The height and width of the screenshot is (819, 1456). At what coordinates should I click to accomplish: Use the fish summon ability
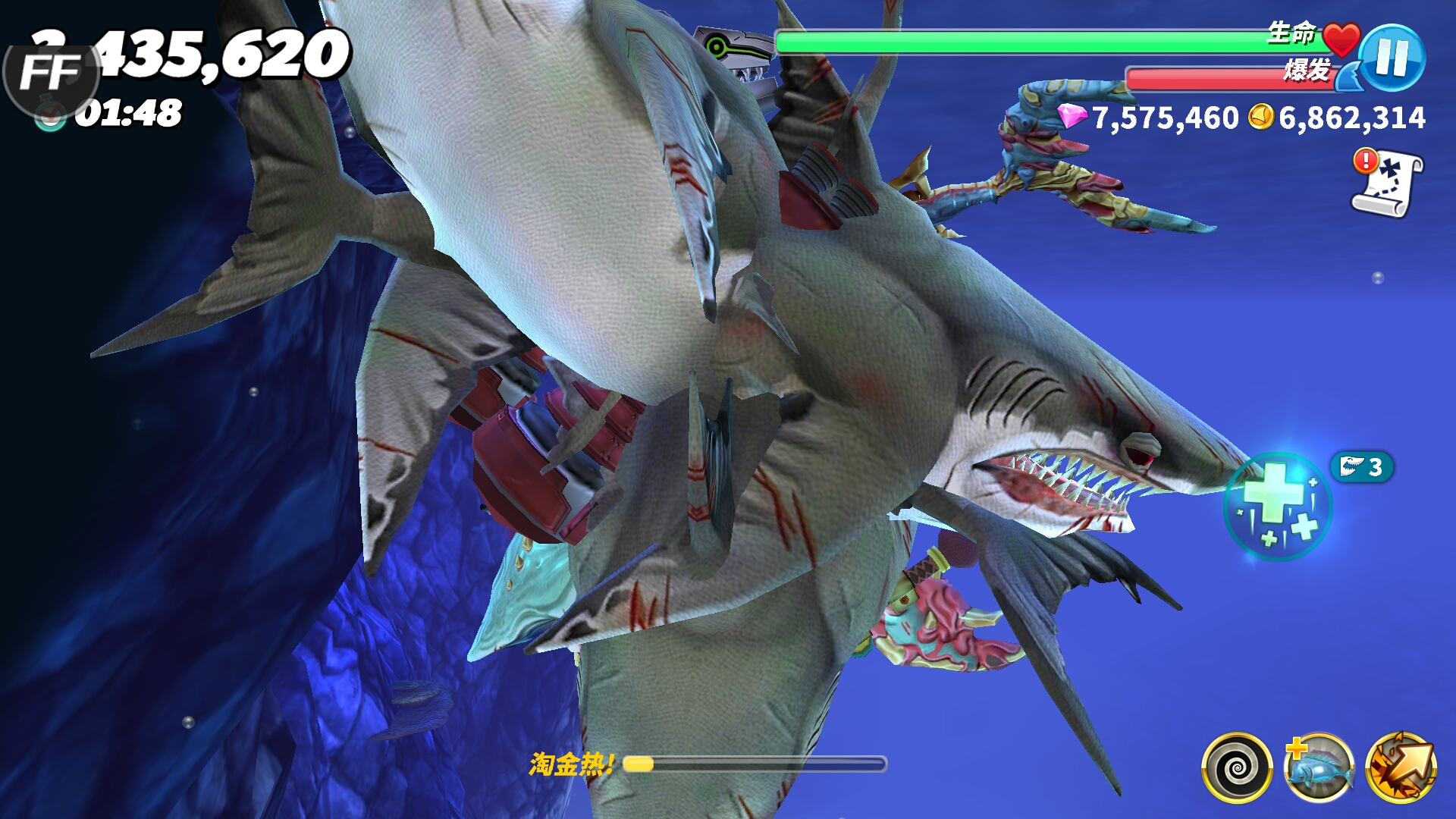(1319, 767)
